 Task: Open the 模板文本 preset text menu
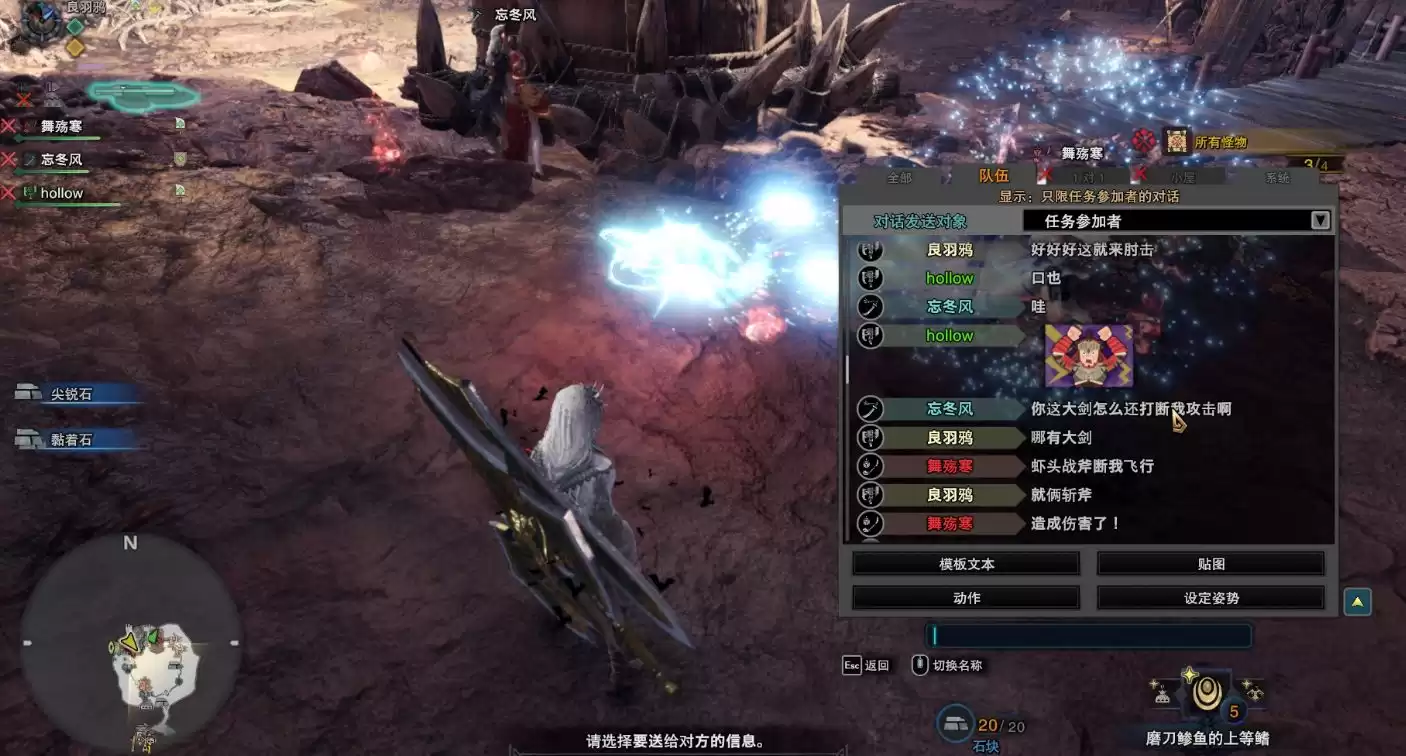(x=966, y=564)
